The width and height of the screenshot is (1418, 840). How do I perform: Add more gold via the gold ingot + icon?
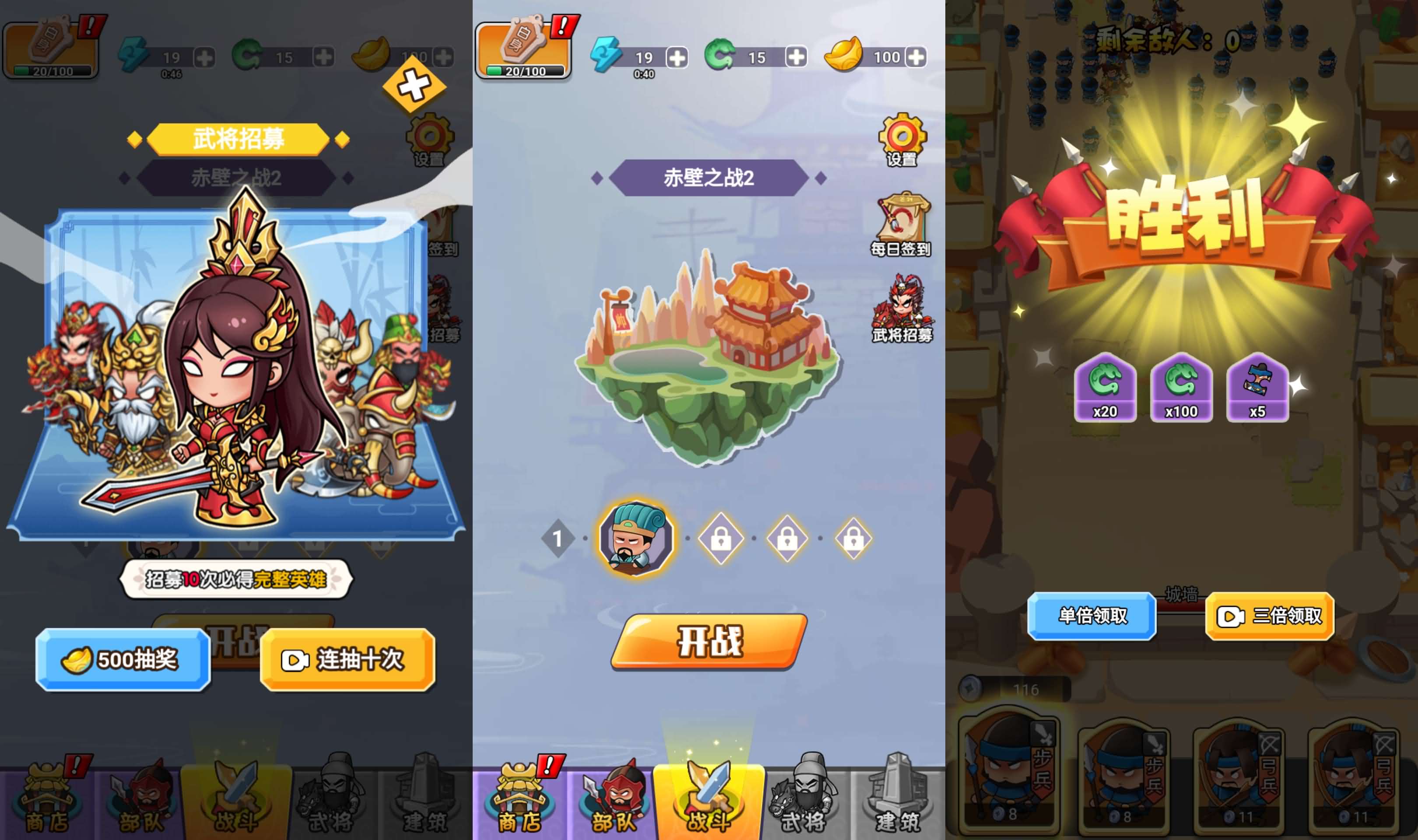[x=917, y=56]
